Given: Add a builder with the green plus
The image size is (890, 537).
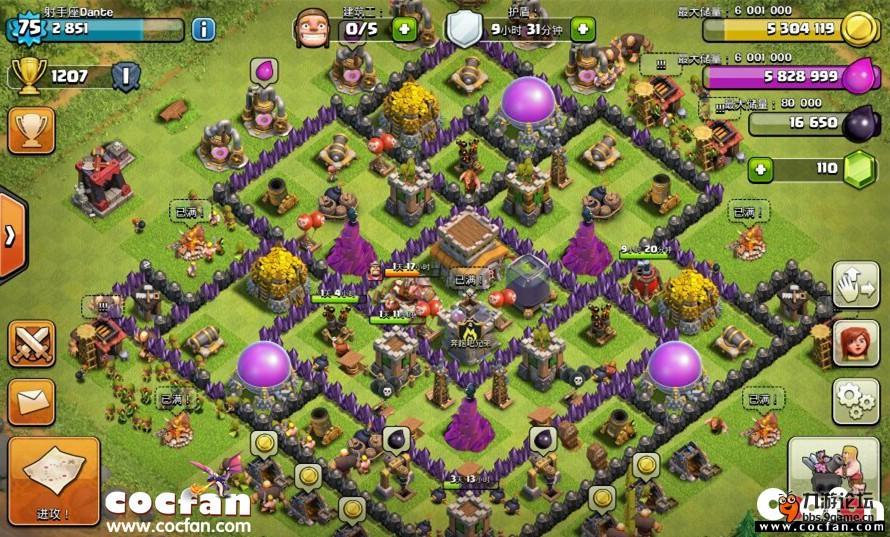Looking at the screenshot, I should (404, 29).
